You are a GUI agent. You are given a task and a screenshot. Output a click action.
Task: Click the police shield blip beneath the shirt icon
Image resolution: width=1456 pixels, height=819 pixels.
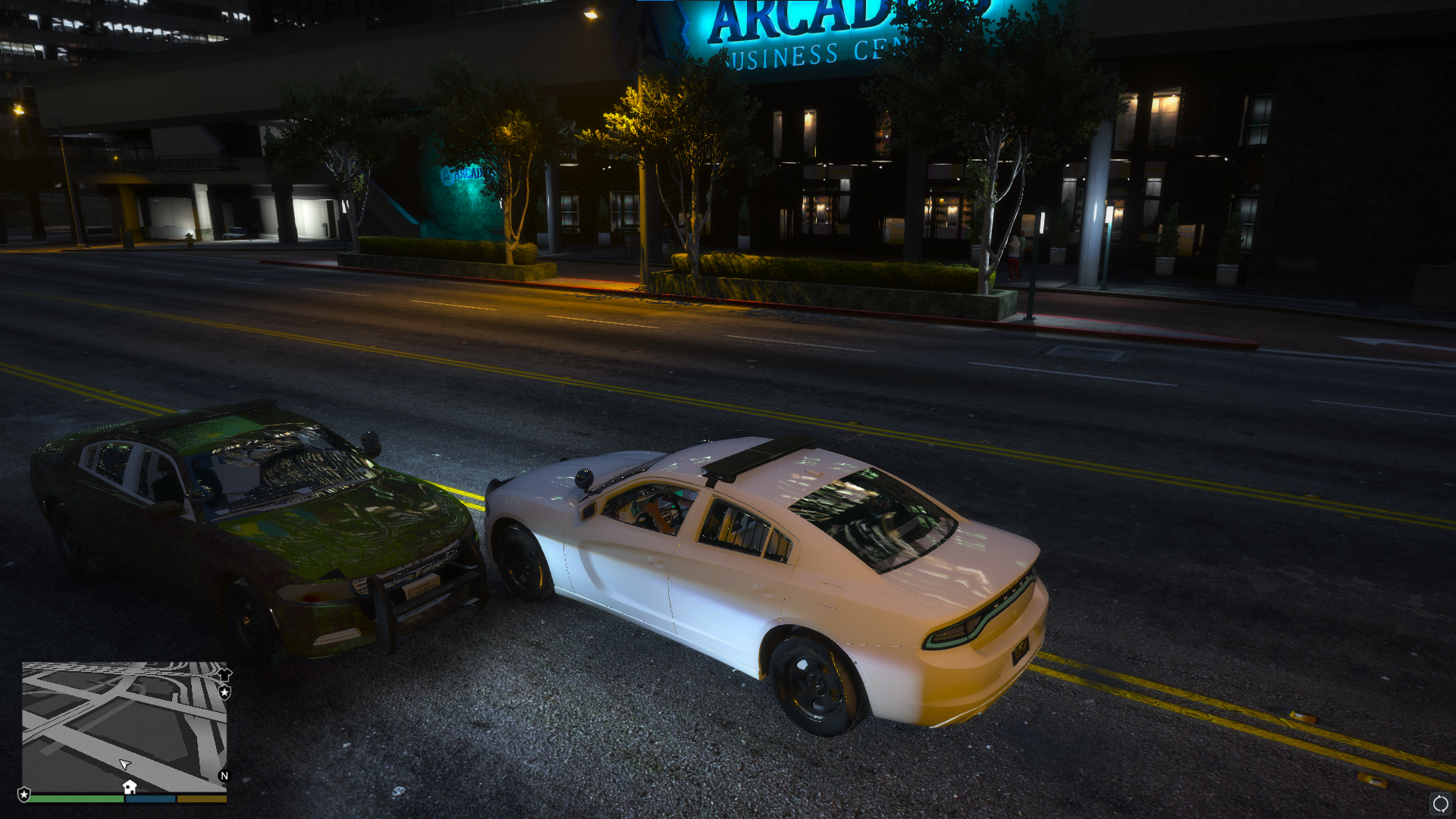(x=224, y=692)
